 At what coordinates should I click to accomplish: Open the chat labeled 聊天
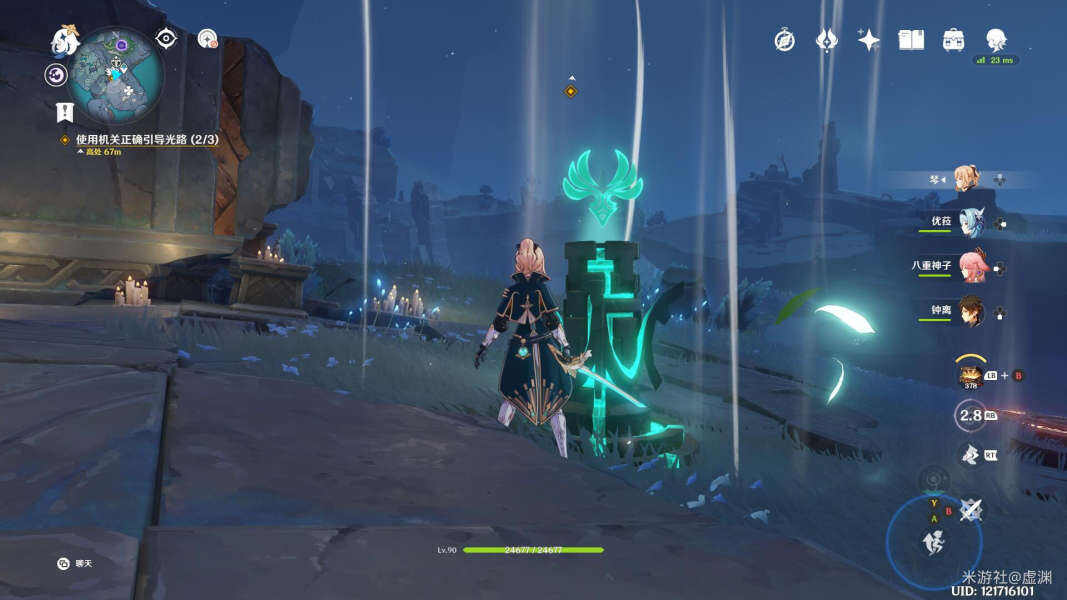pos(64,564)
